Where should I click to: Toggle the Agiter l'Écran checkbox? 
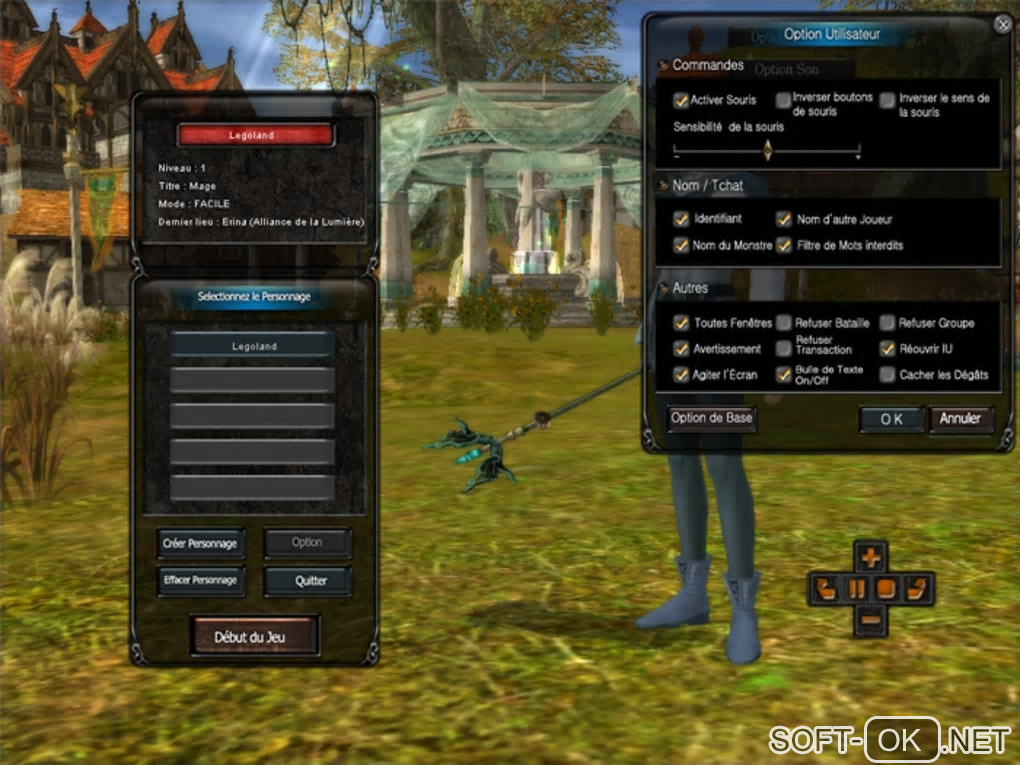[682, 375]
